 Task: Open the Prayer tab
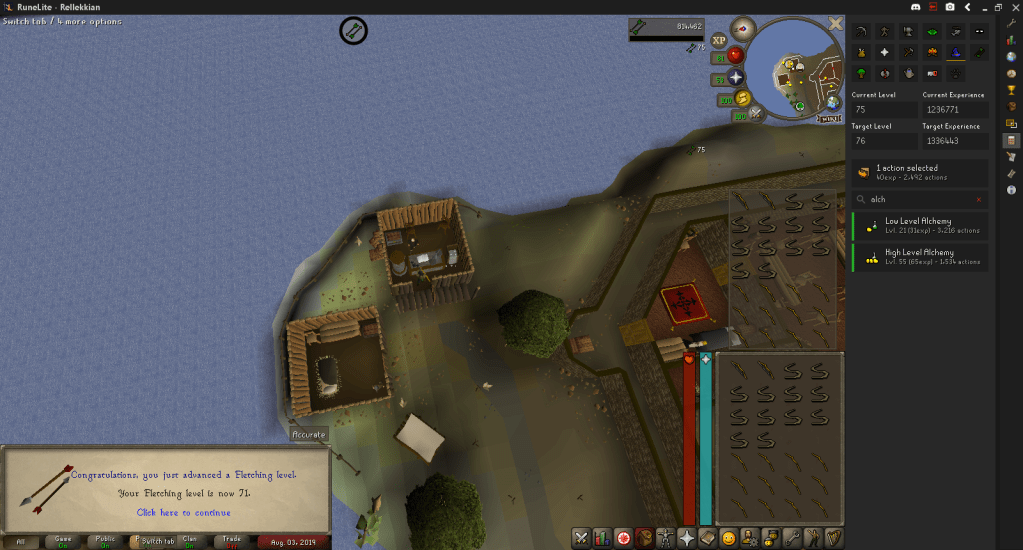tap(686, 538)
